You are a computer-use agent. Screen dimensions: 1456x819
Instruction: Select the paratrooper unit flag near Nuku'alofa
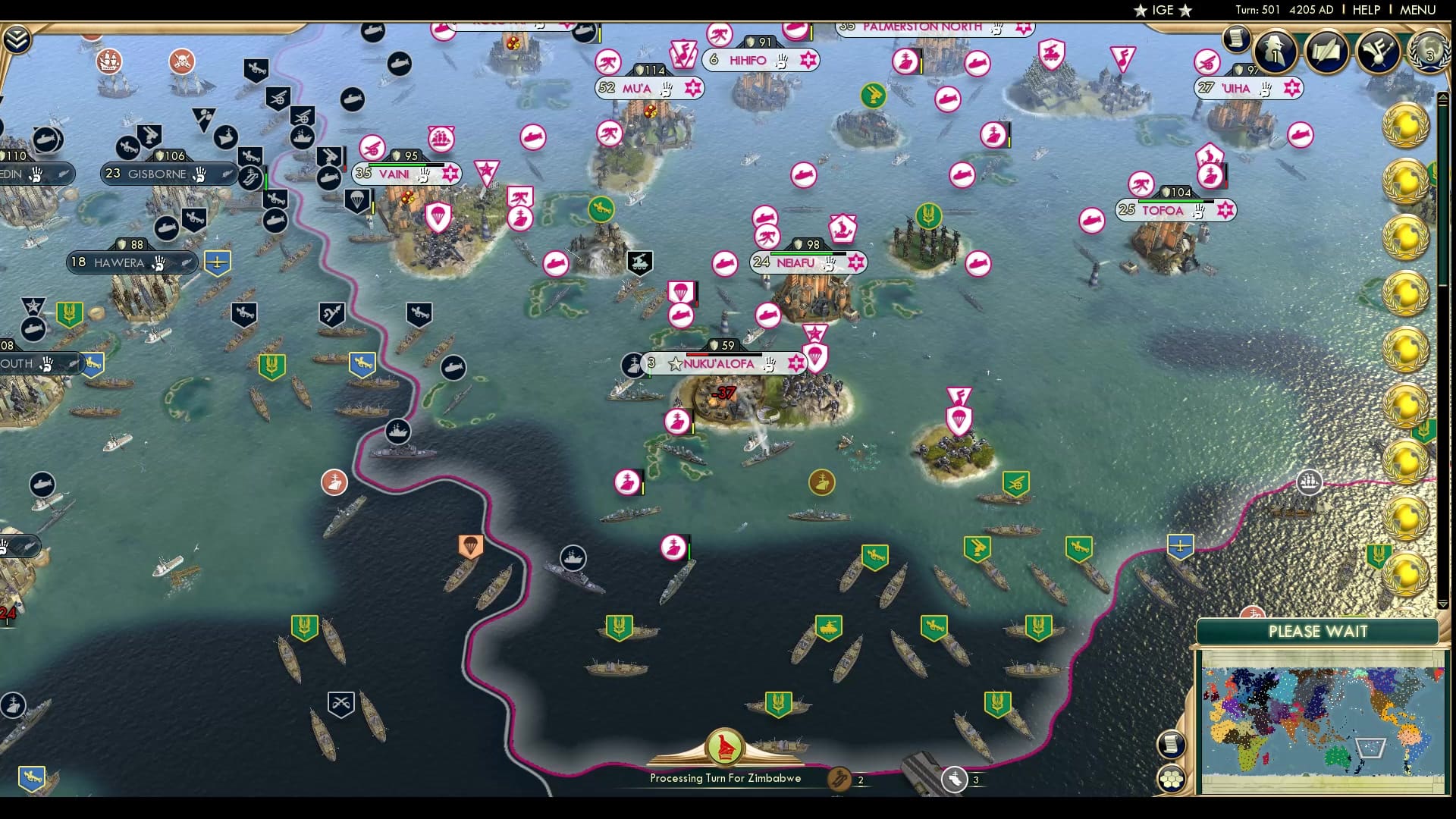(x=816, y=356)
